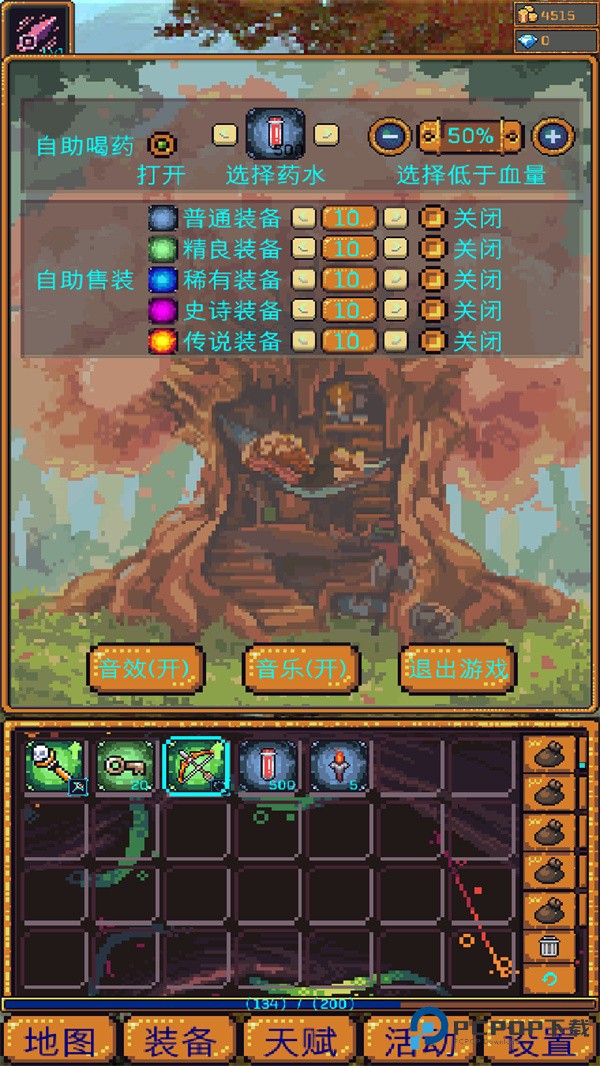Switch to the 装备 equipment tab
600x1066 pixels.
pyautogui.click(x=180, y=1042)
